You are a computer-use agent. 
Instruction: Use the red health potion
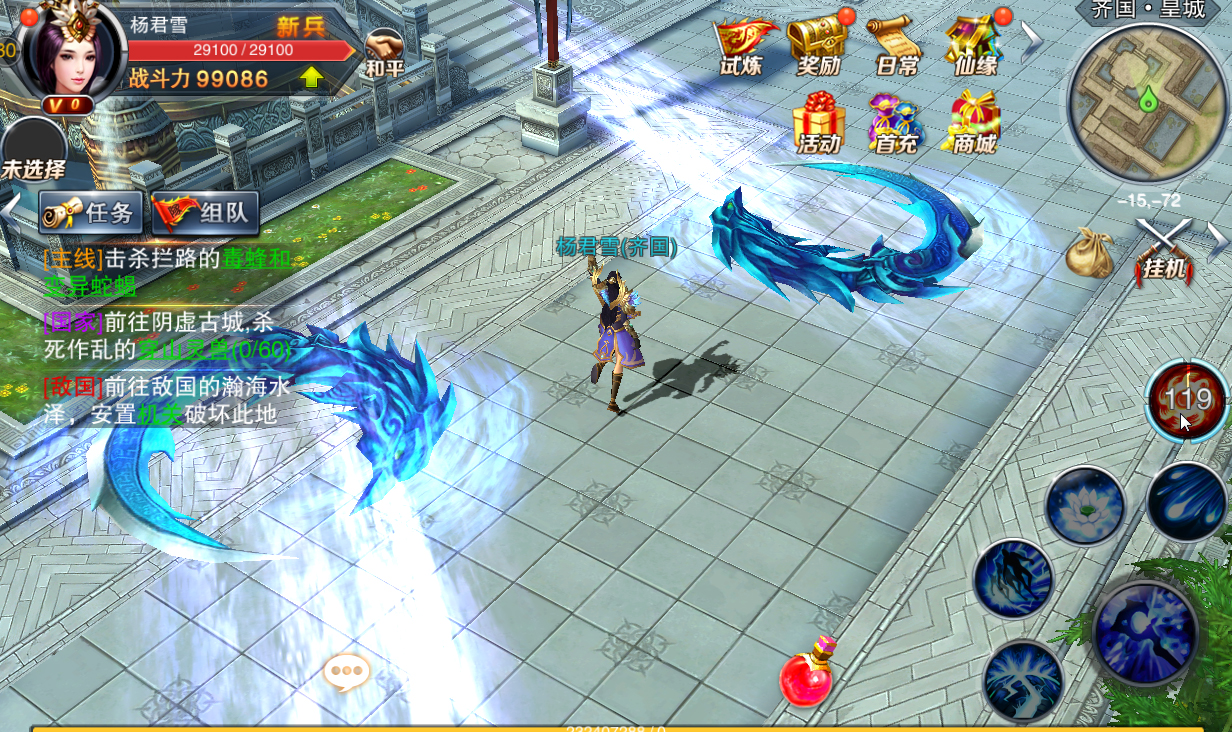pyautogui.click(x=807, y=675)
